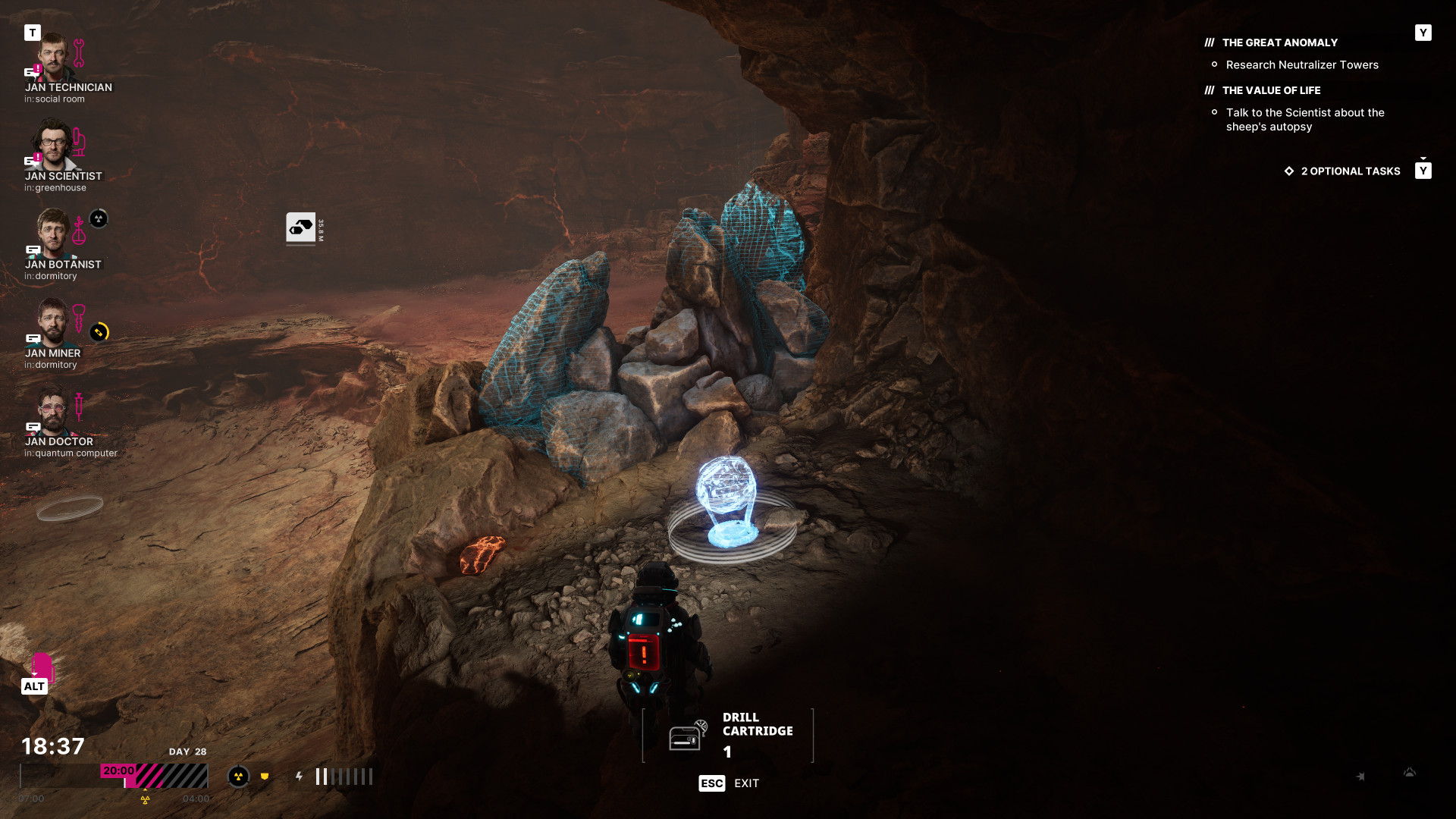Click the distance waypoint marker icon

301,227
